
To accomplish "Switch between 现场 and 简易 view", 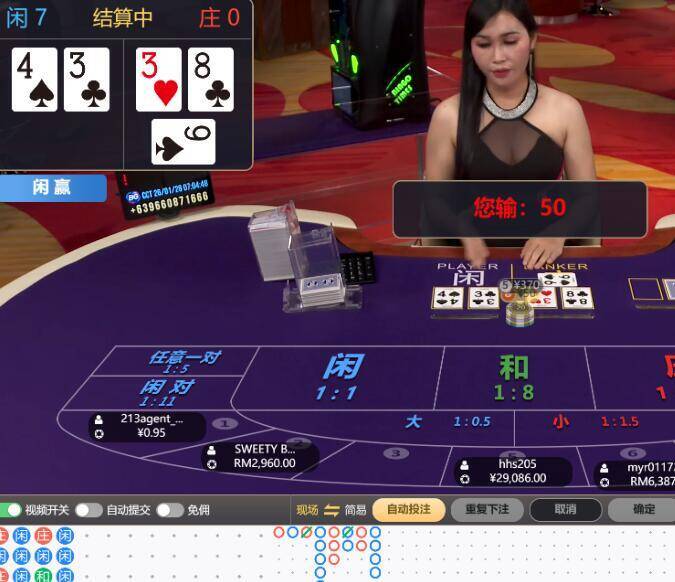I will pyautogui.click(x=332, y=510).
